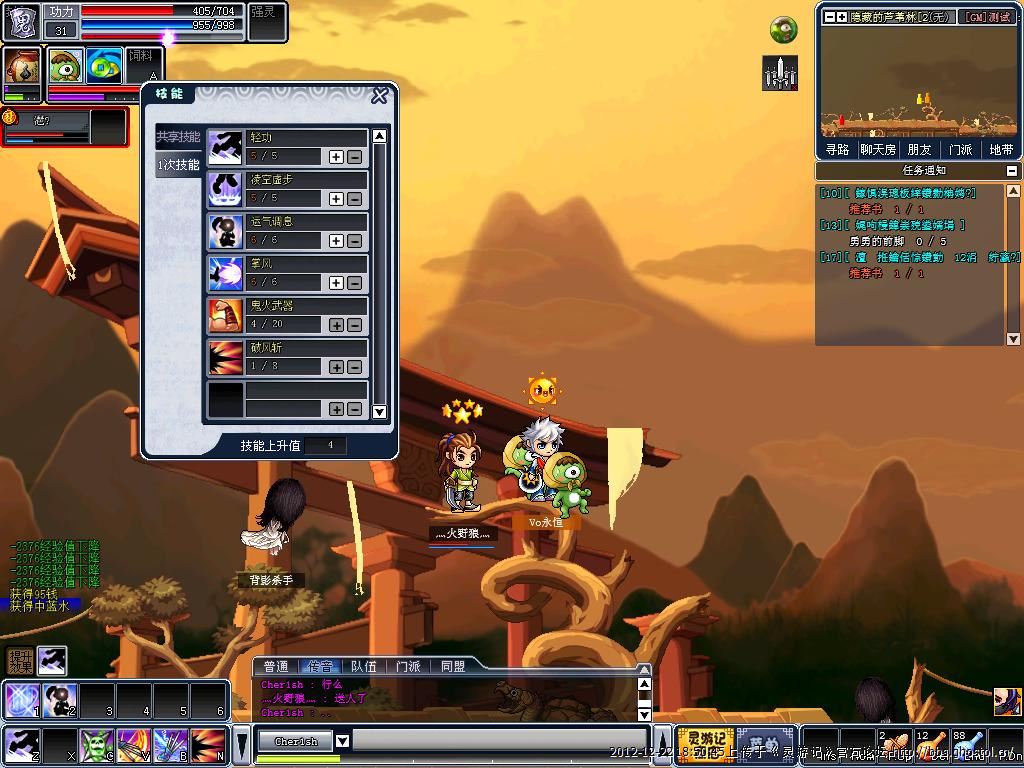Switch to the 共享技能 shared skills tab
Image resolution: width=1024 pixels, height=768 pixels.
[x=178, y=137]
